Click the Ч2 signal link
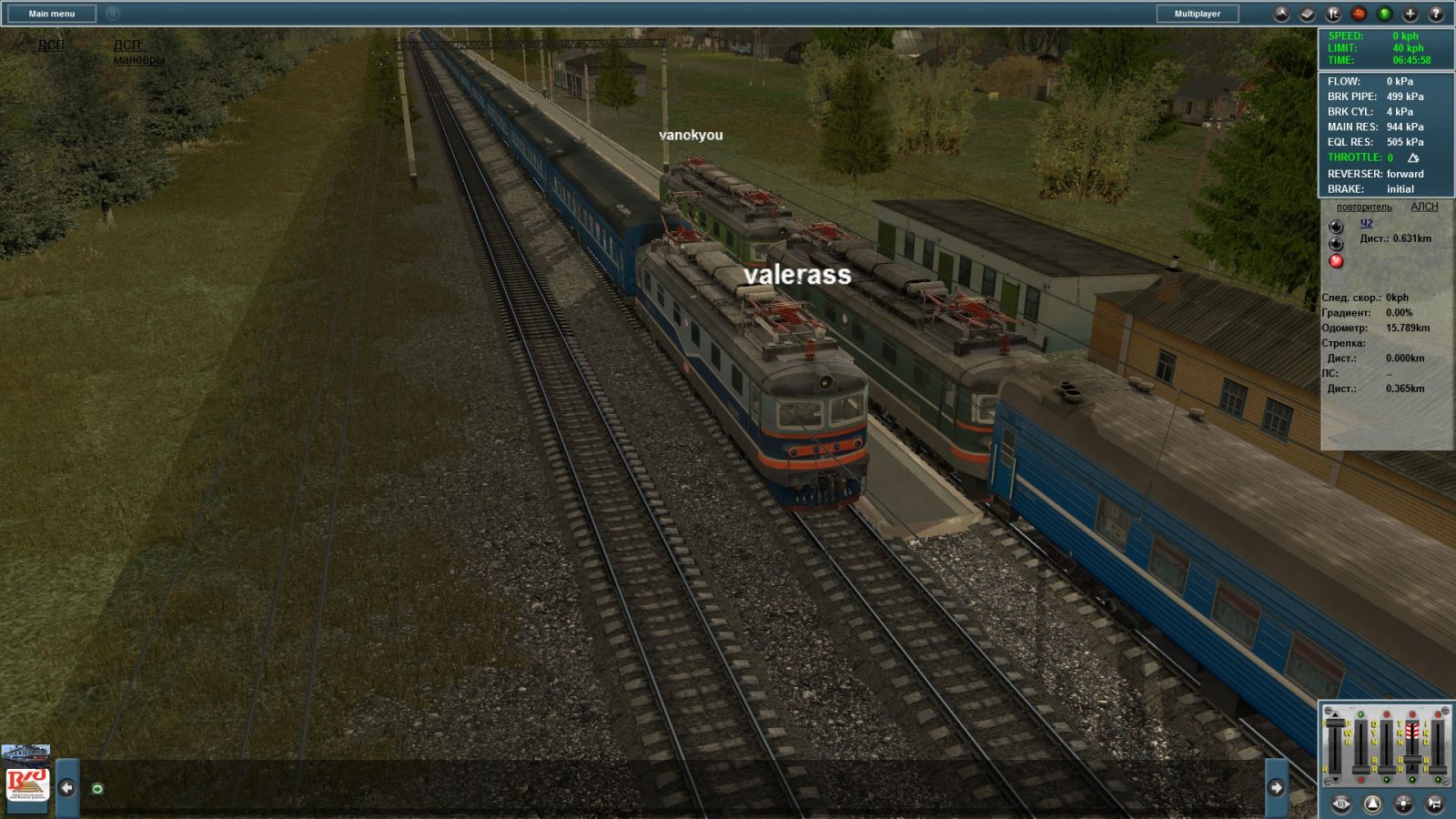This screenshot has height=819, width=1456. pyautogui.click(x=1366, y=223)
